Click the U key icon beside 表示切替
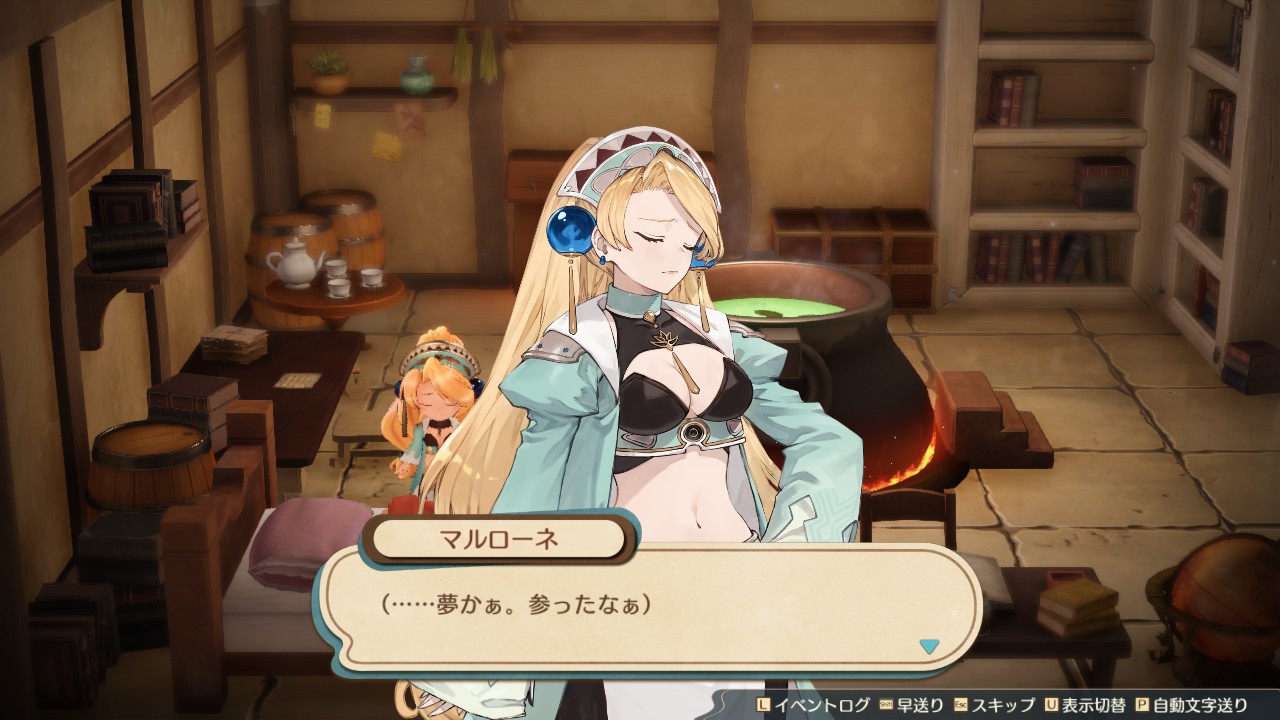The width and height of the screenshot is (1280, 720). pyautogui.click(x=1049, y=704)
